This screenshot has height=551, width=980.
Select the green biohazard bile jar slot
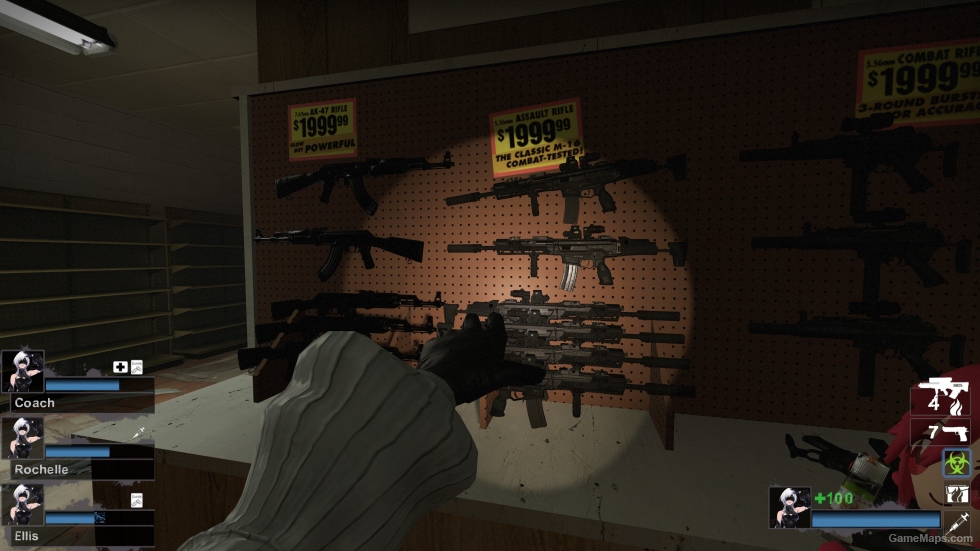tap(958, 461)
